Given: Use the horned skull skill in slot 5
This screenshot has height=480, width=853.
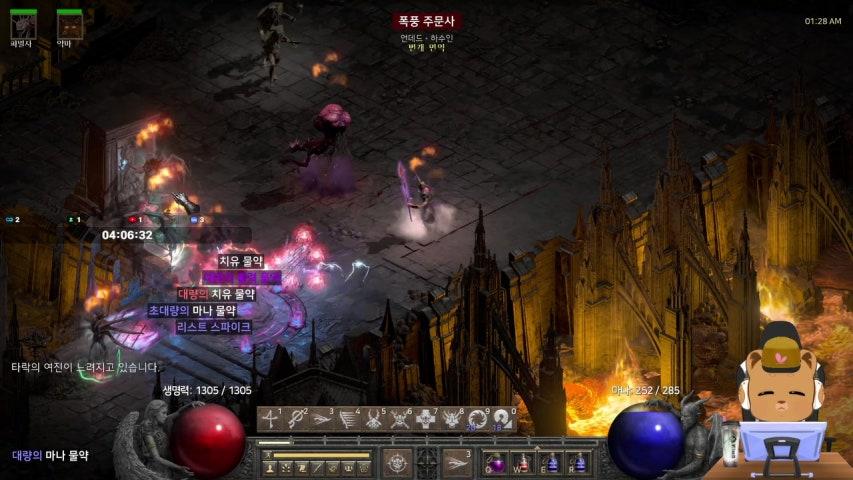Looking at the screenshot, I should 374,420.
